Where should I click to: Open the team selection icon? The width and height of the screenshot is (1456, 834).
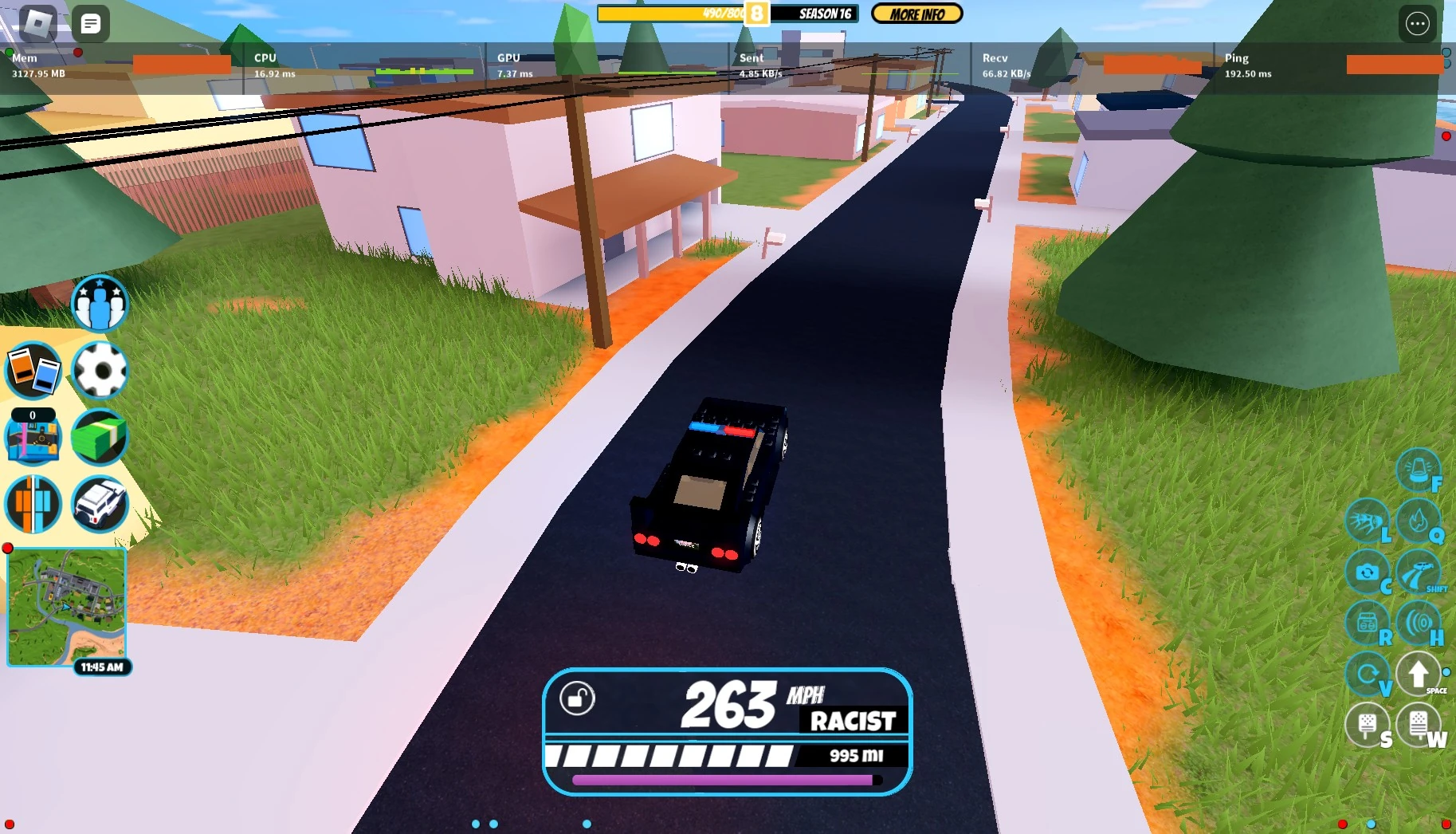pos(100,302)
